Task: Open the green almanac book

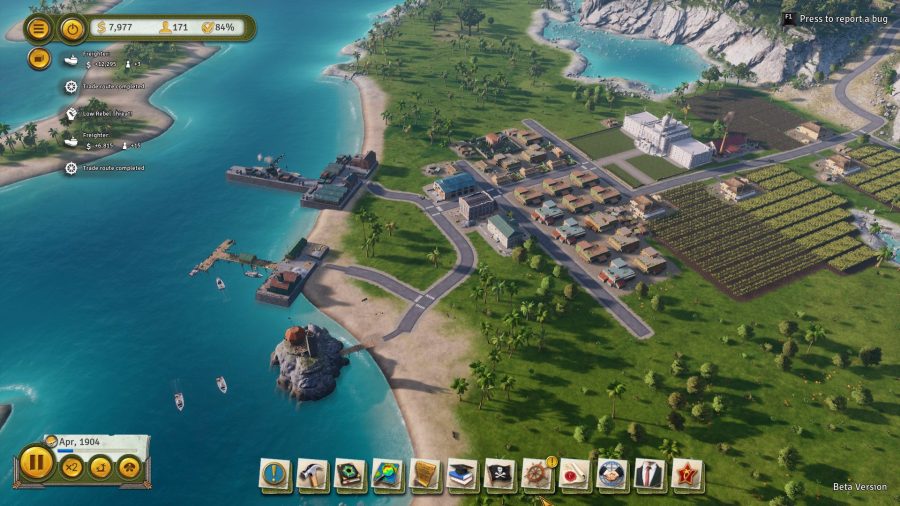Action: tap(350, 473)
